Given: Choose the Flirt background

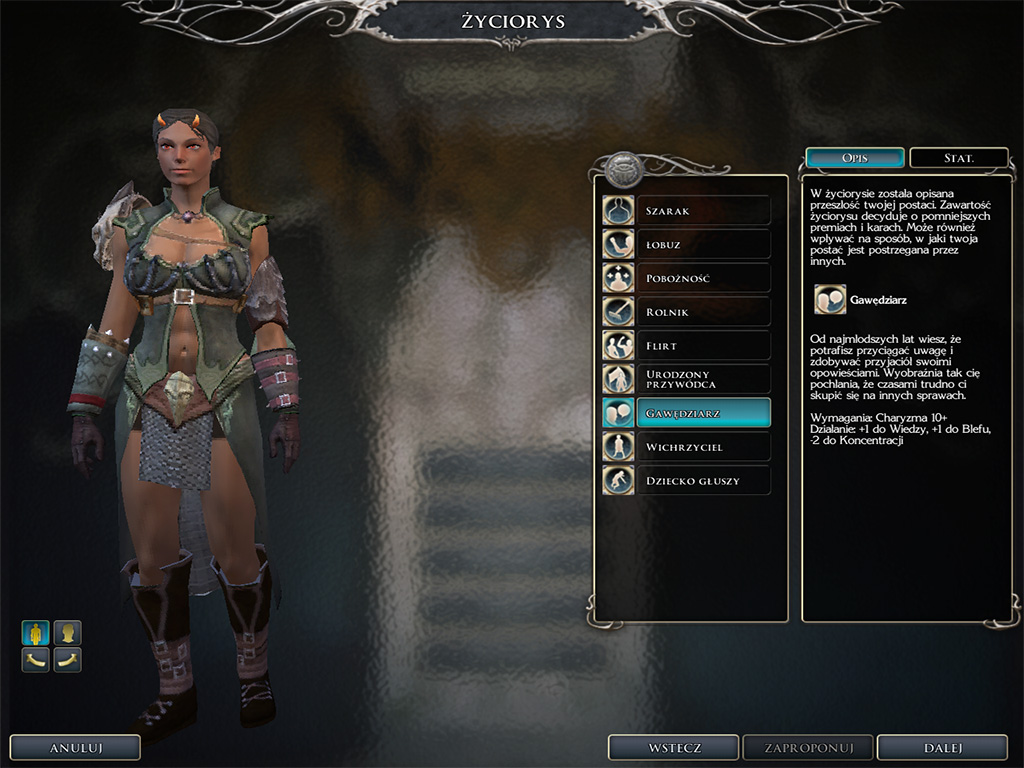Looking at the screenshot, I should click(687, 346).
